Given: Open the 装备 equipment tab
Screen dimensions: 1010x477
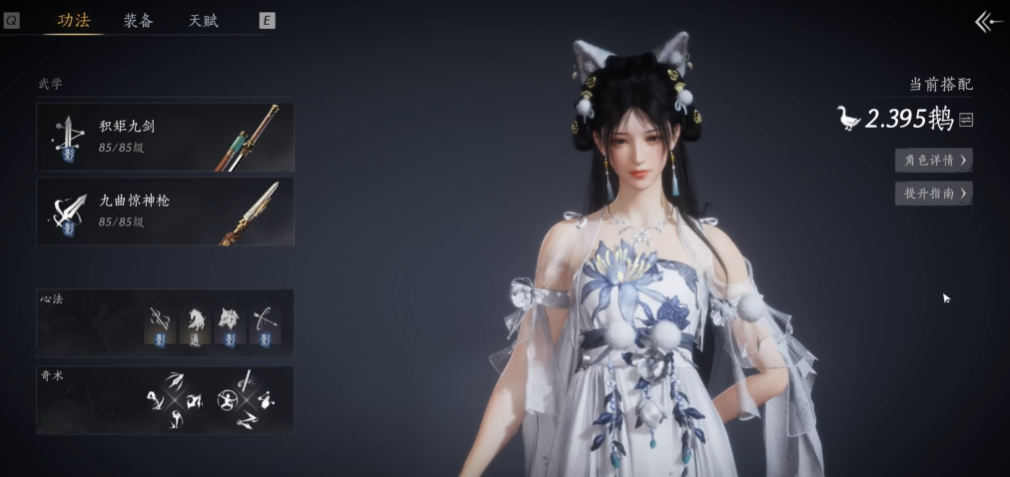Looking at the screenshot, I should tap(138, 21).
